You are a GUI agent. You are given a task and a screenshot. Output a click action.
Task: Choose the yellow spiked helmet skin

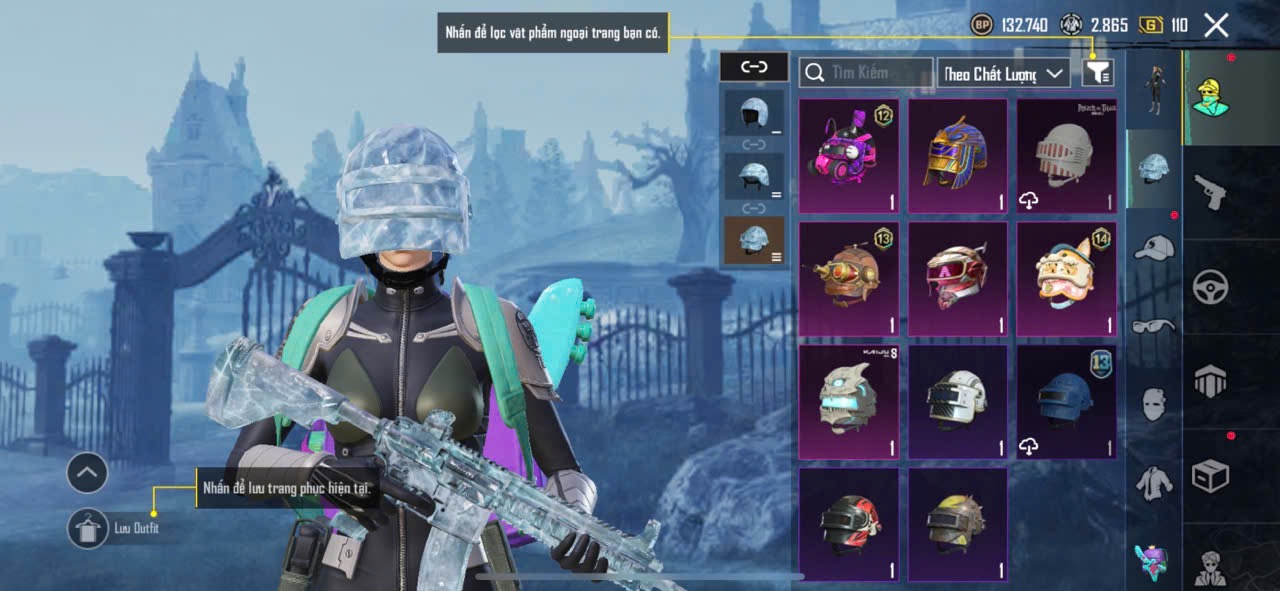click(957, 524)
